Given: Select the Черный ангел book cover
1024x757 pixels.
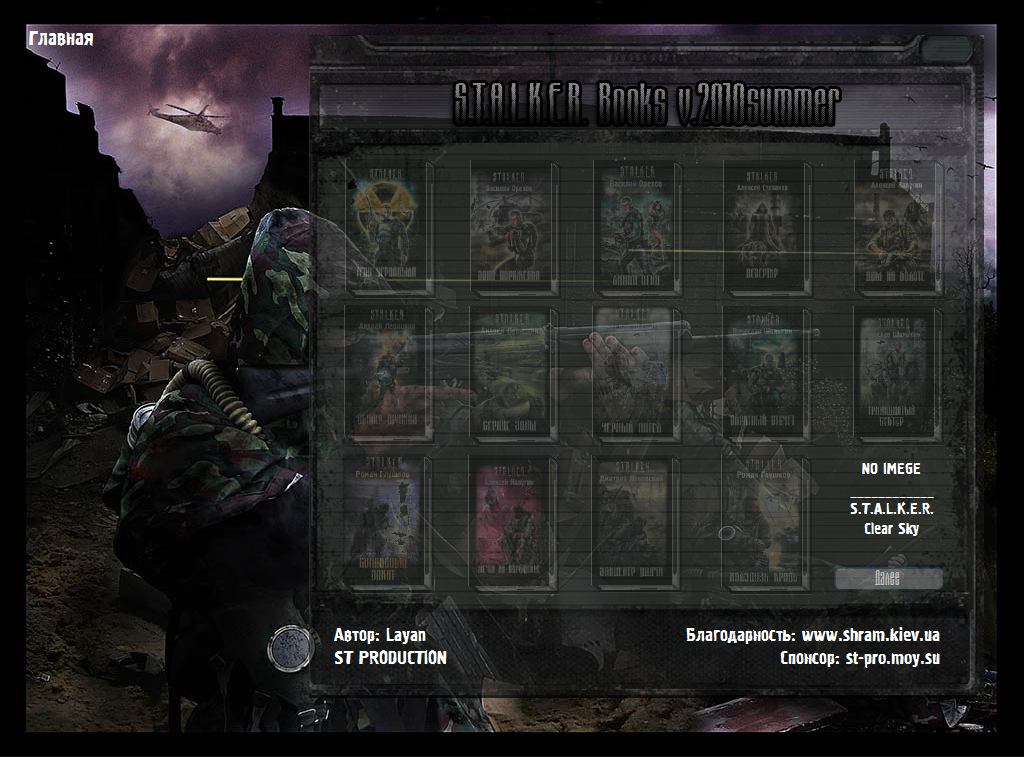Looking at the screenshot, I should [x=637, y=372].
